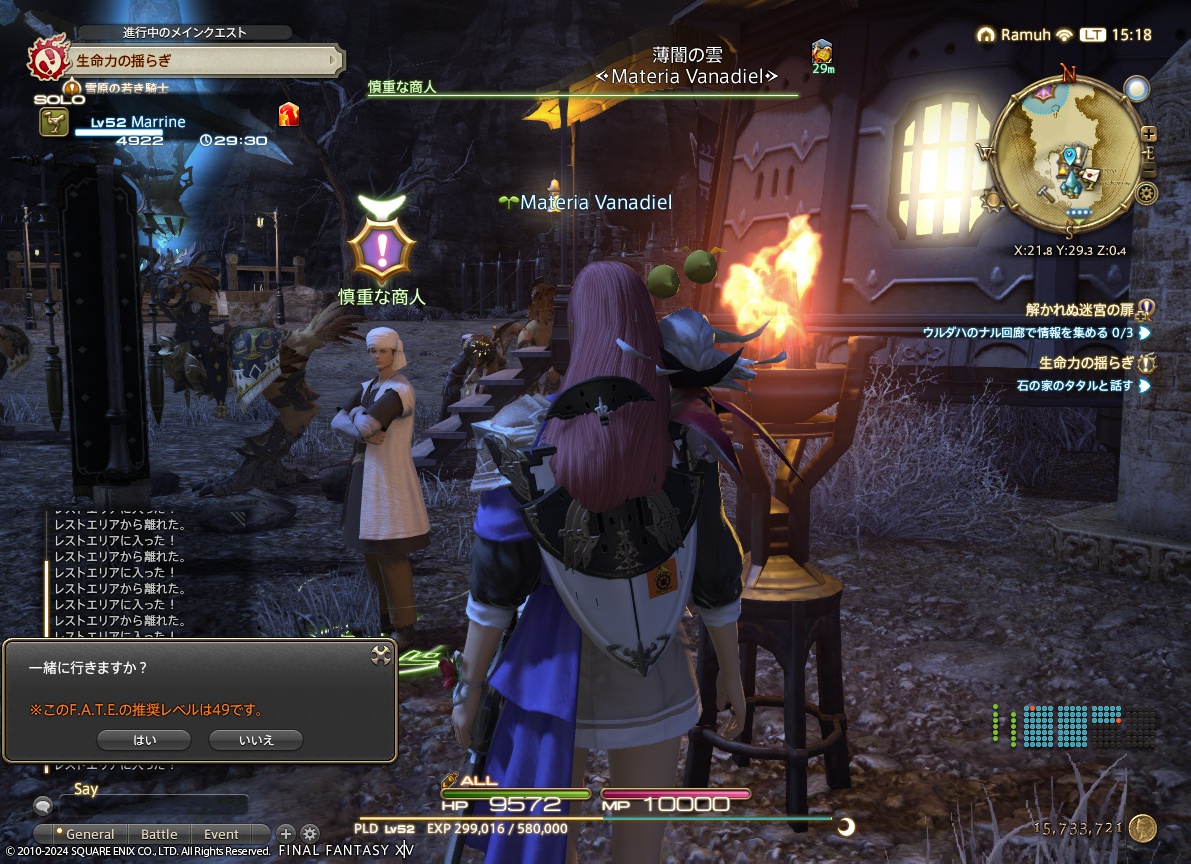
Task: Click the gil currency coin icon
Action: pos(1143,828)
